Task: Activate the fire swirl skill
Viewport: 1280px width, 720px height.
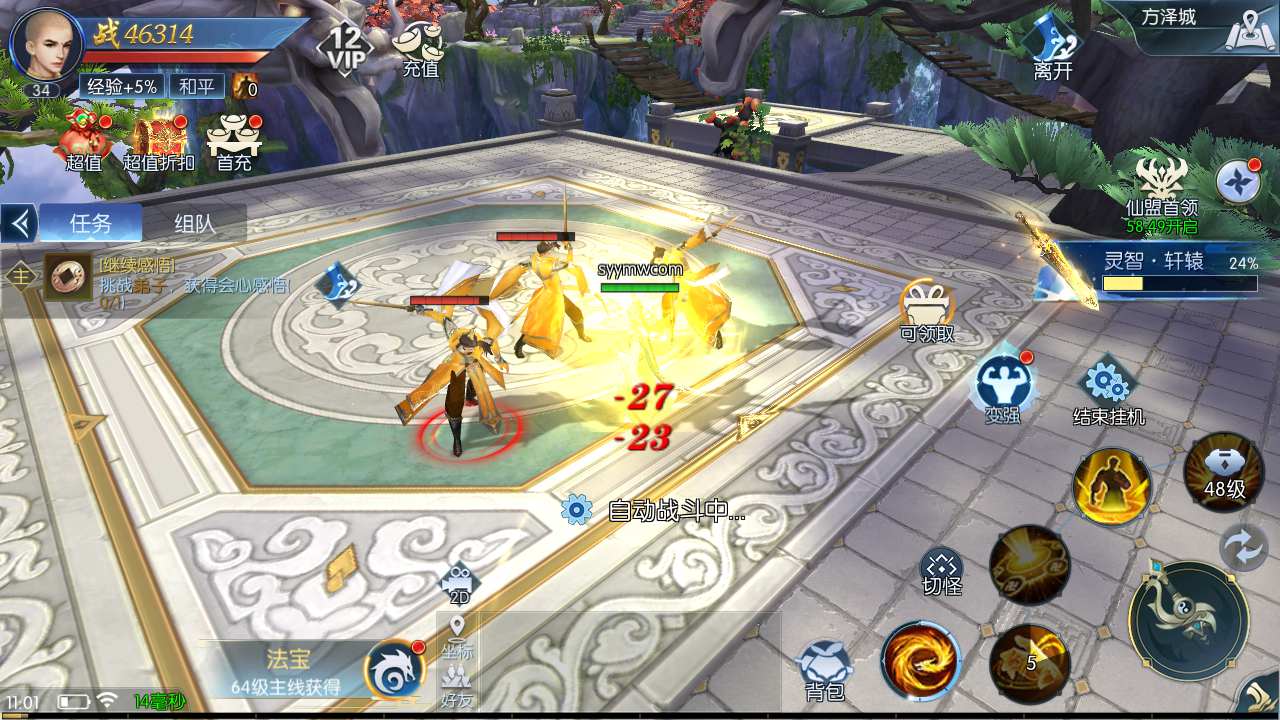Action: [920, 661]
